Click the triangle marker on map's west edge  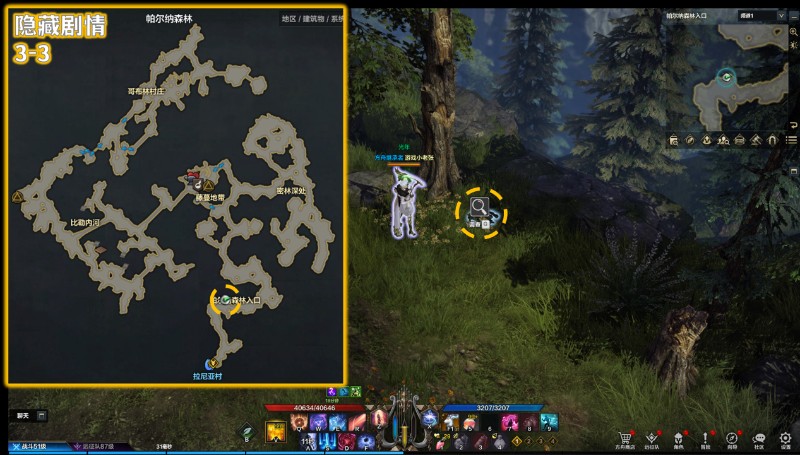(x=17, y=198)
